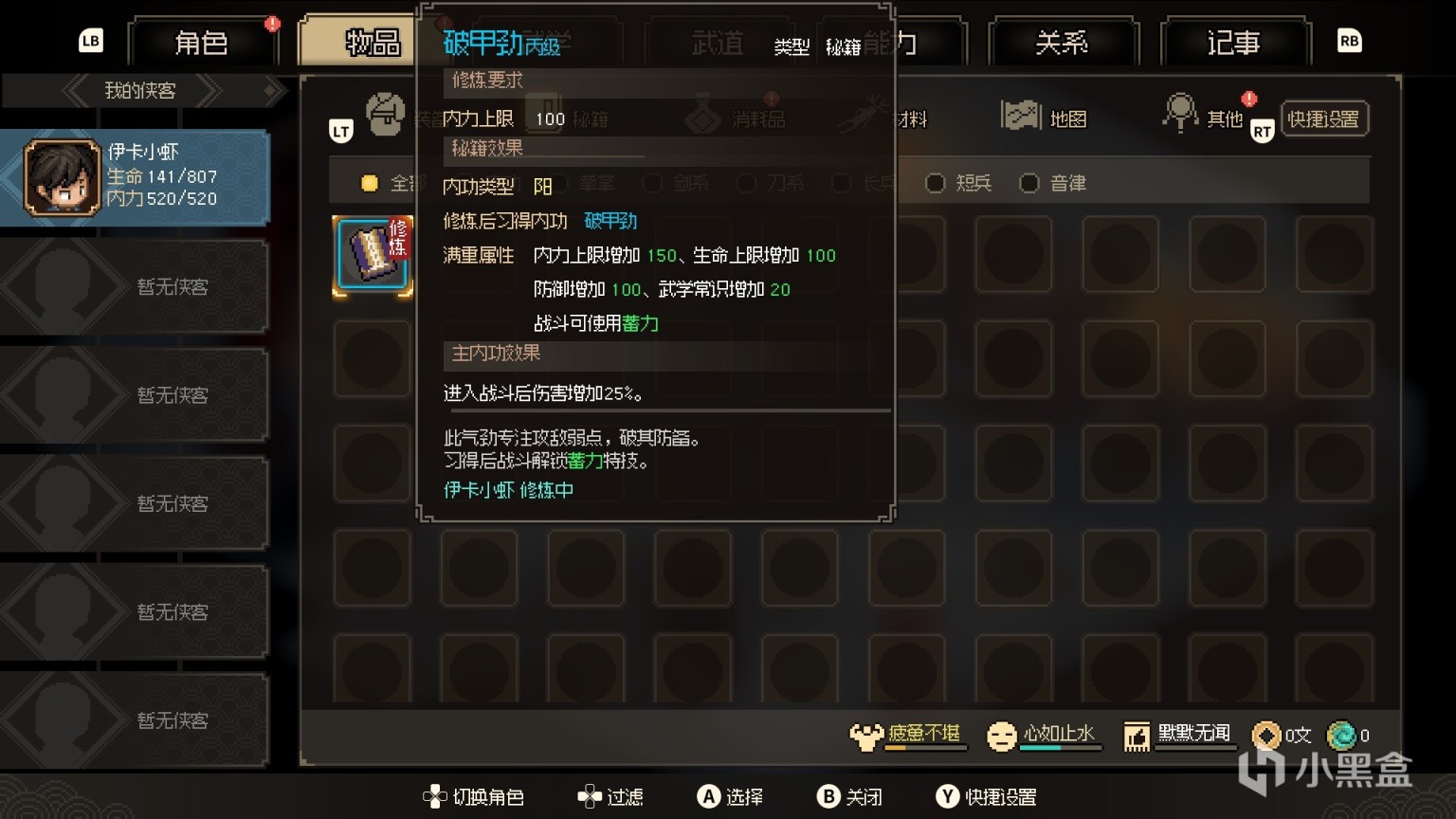Click the 心如止水 mood face icon
Image resolution: width=1456 pixels, height=819 pixels.
[x=1000, y=735]
